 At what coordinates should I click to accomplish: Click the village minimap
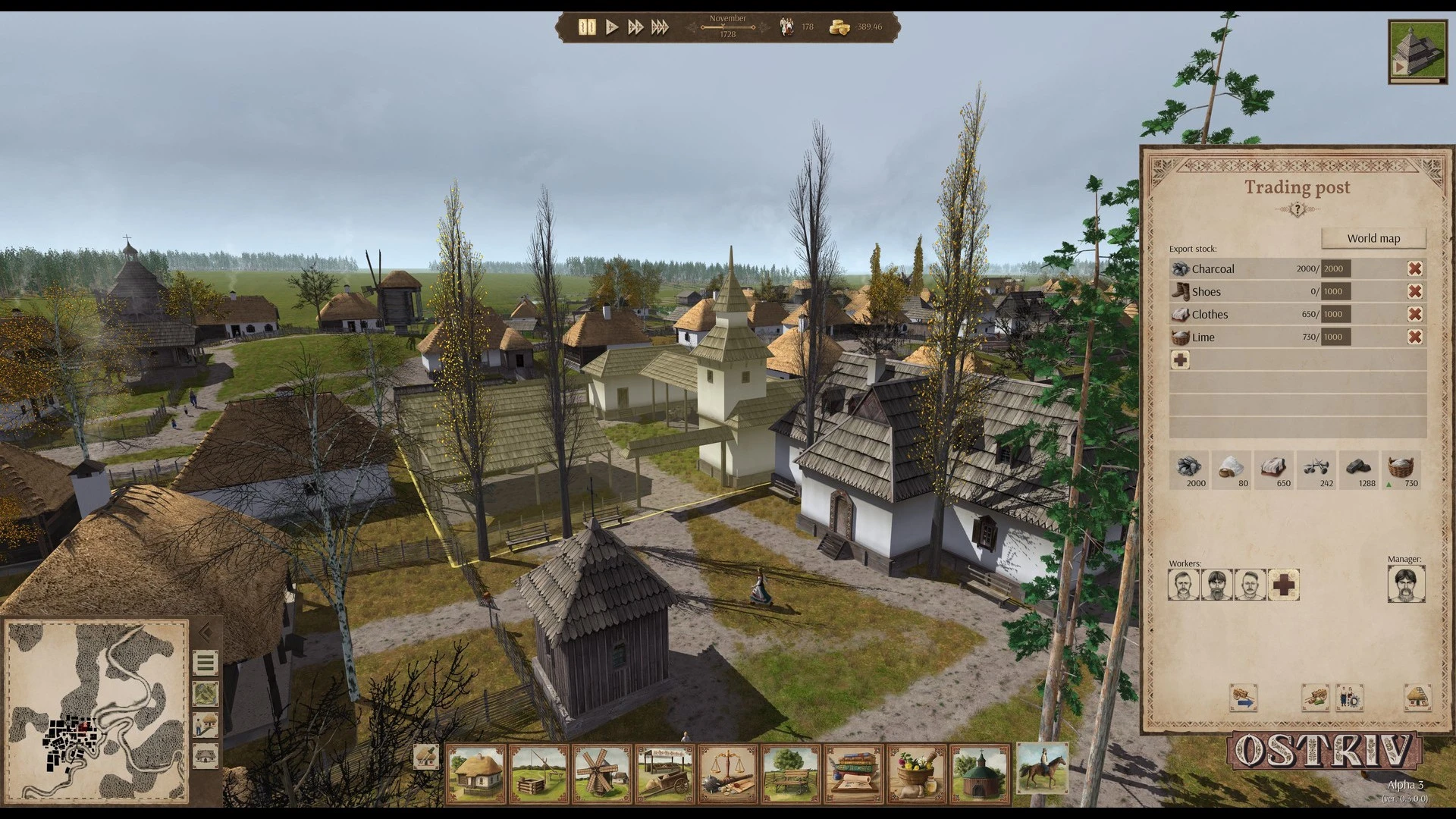click(x=96, y=711)
